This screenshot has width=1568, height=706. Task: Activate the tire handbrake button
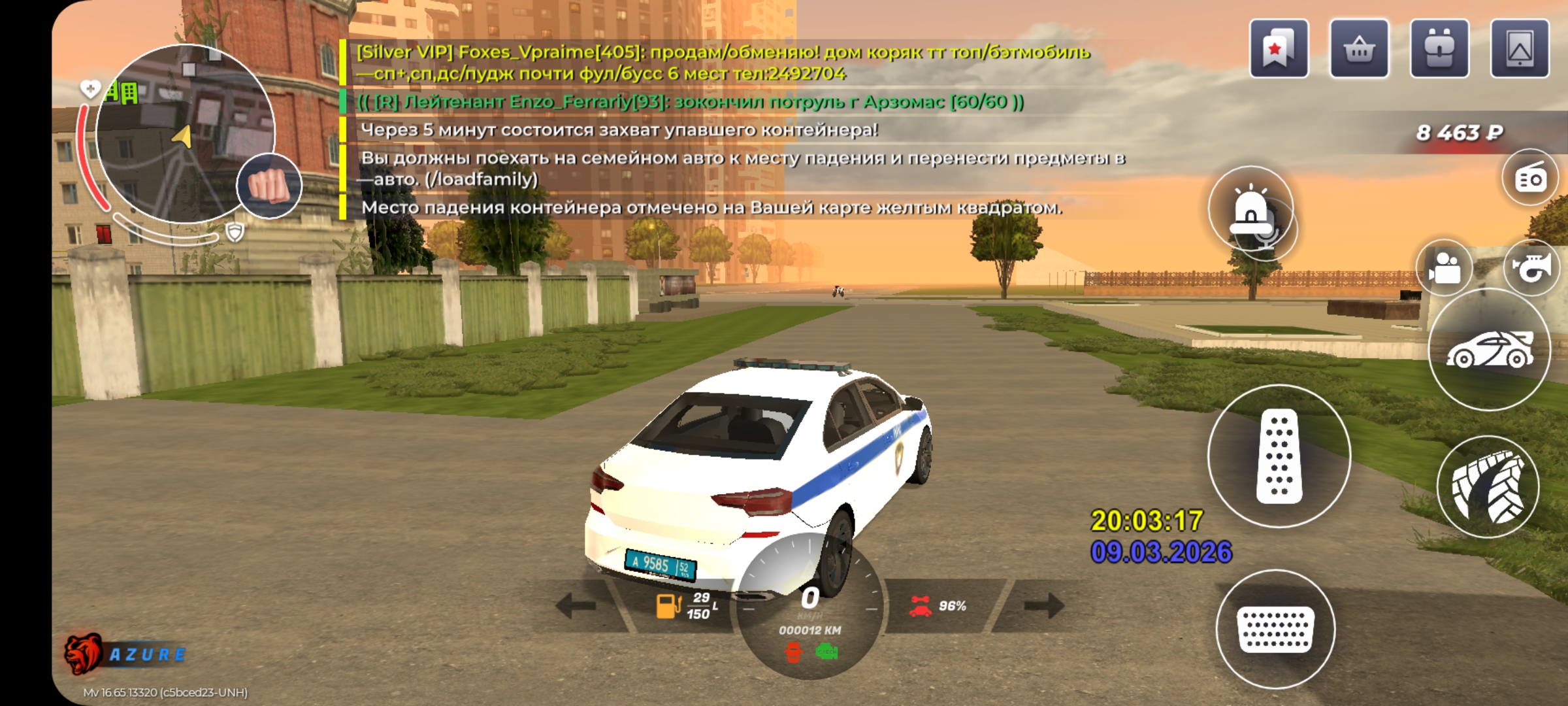(x=1488, y=488)
